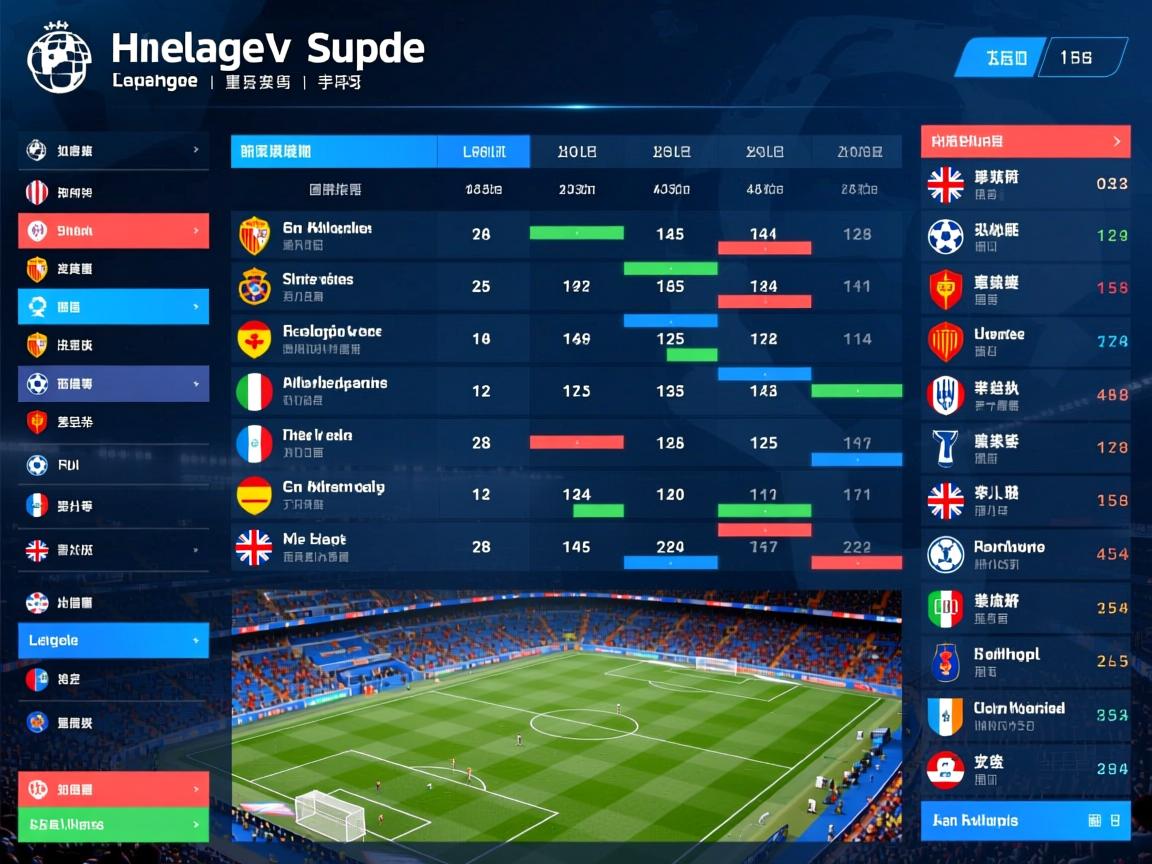Select the Leagele entry in the sidebar
This screenshot has height=864, width=1152.
113,640
